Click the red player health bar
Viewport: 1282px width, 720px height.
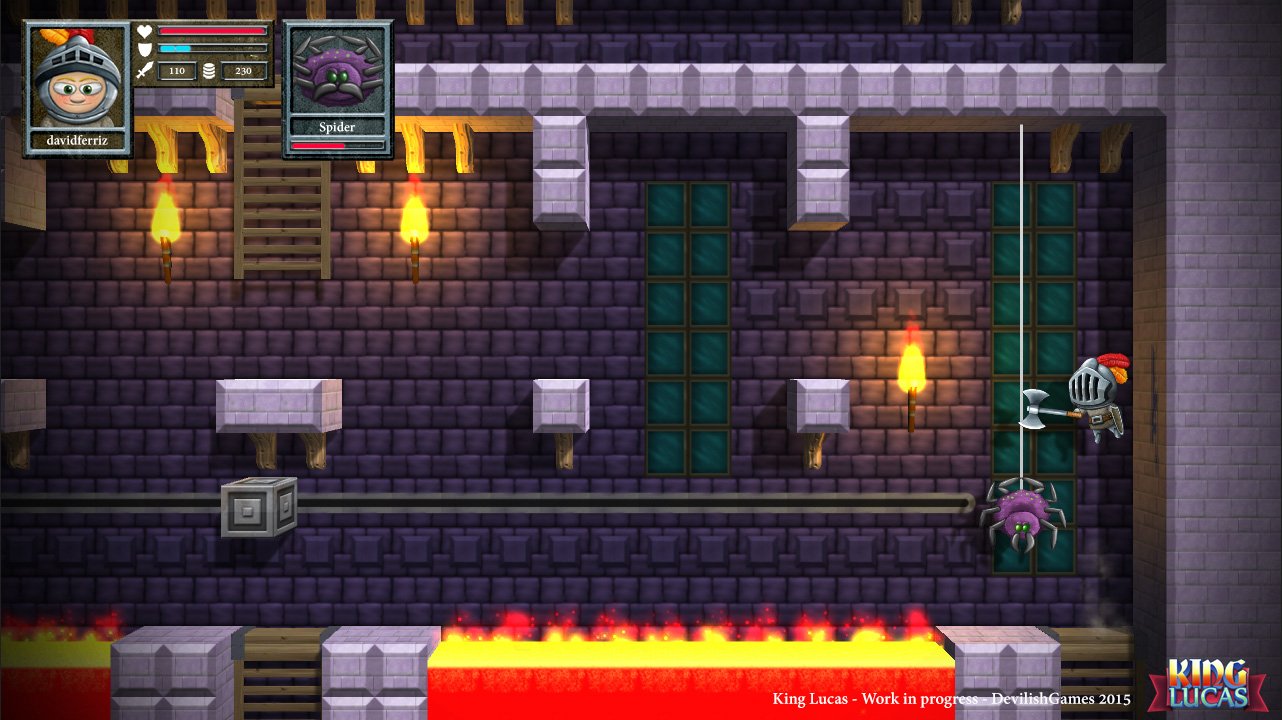210,31
